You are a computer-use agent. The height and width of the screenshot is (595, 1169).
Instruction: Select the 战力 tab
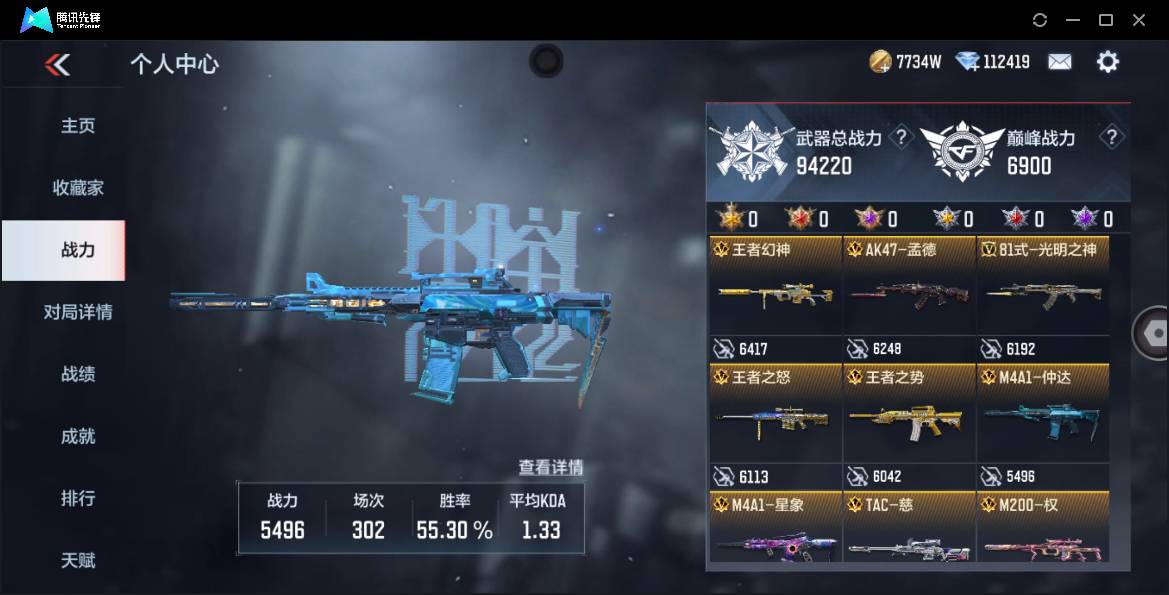click(78, 250)
